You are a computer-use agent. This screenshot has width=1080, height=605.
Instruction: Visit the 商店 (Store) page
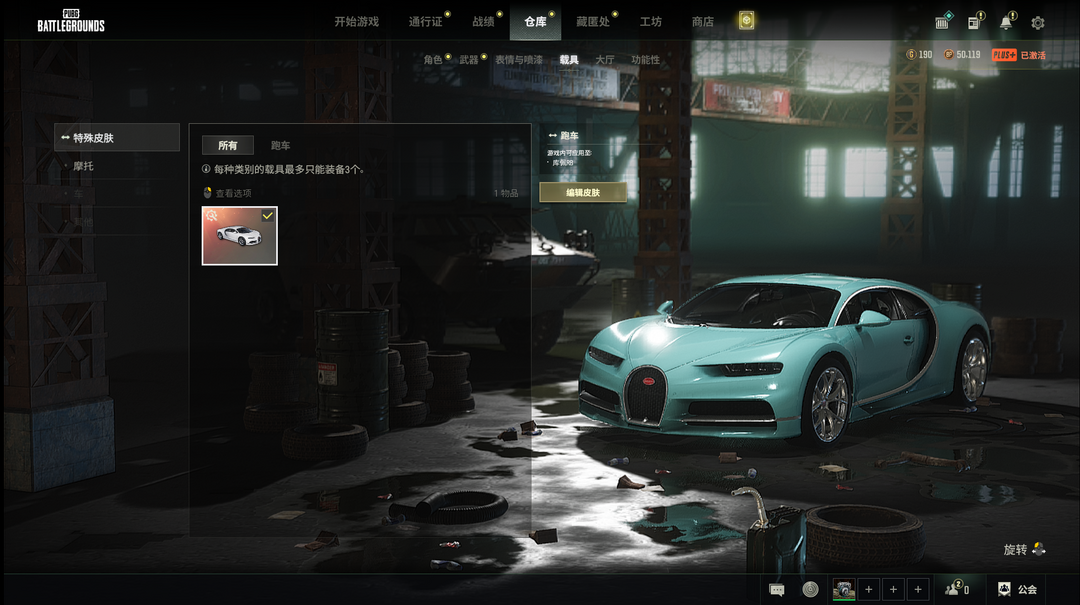click(x=702, y=22)
